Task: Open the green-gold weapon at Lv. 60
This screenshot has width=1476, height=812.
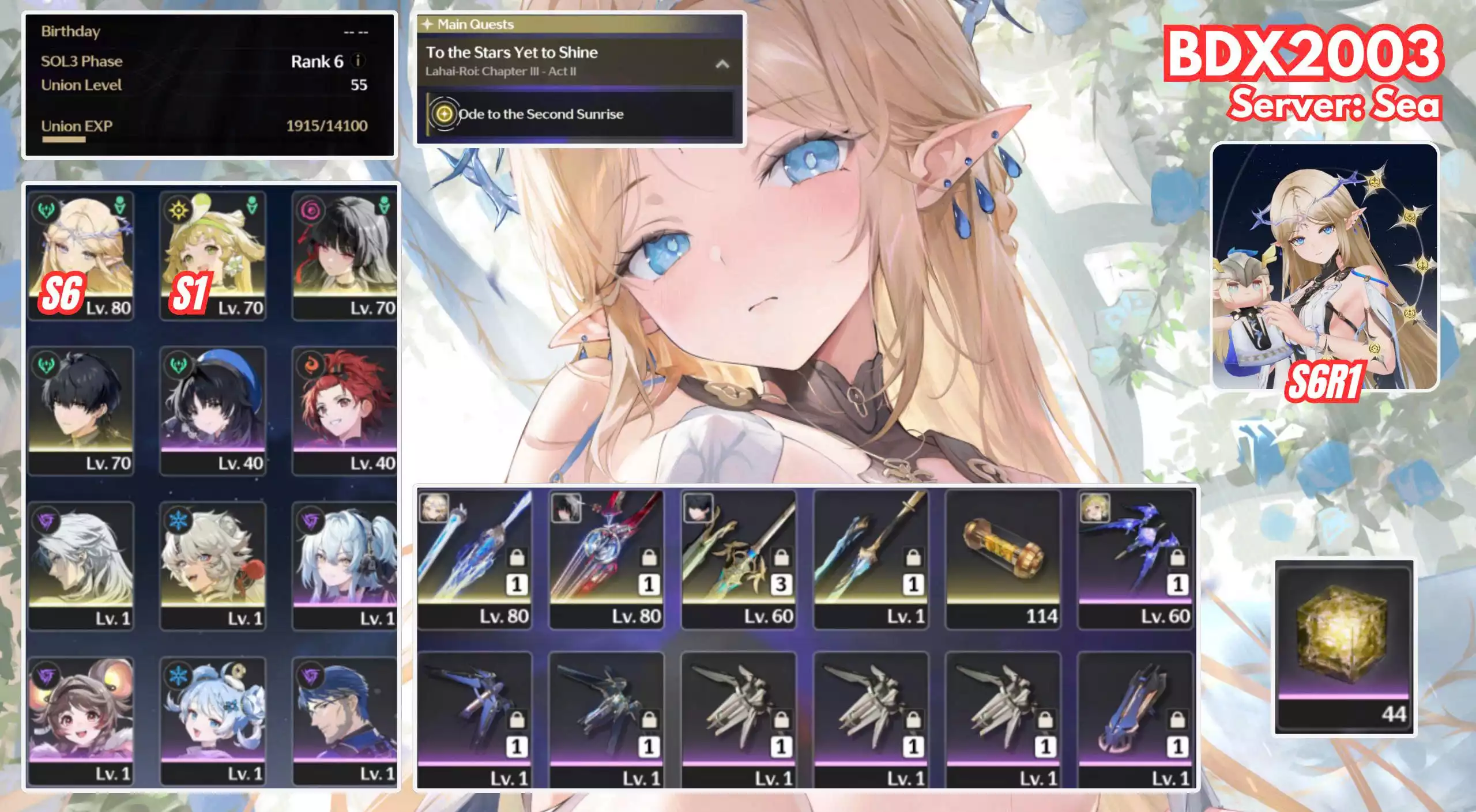Action: point(739,558)
